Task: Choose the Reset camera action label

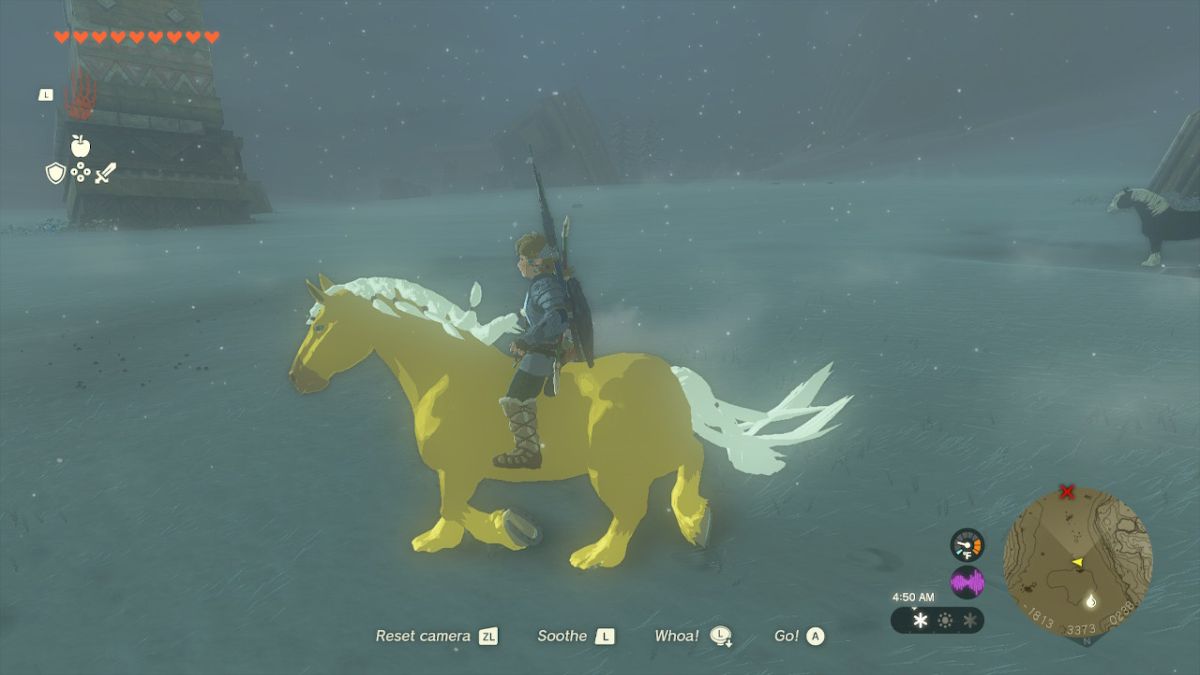Action: (423, 636)
